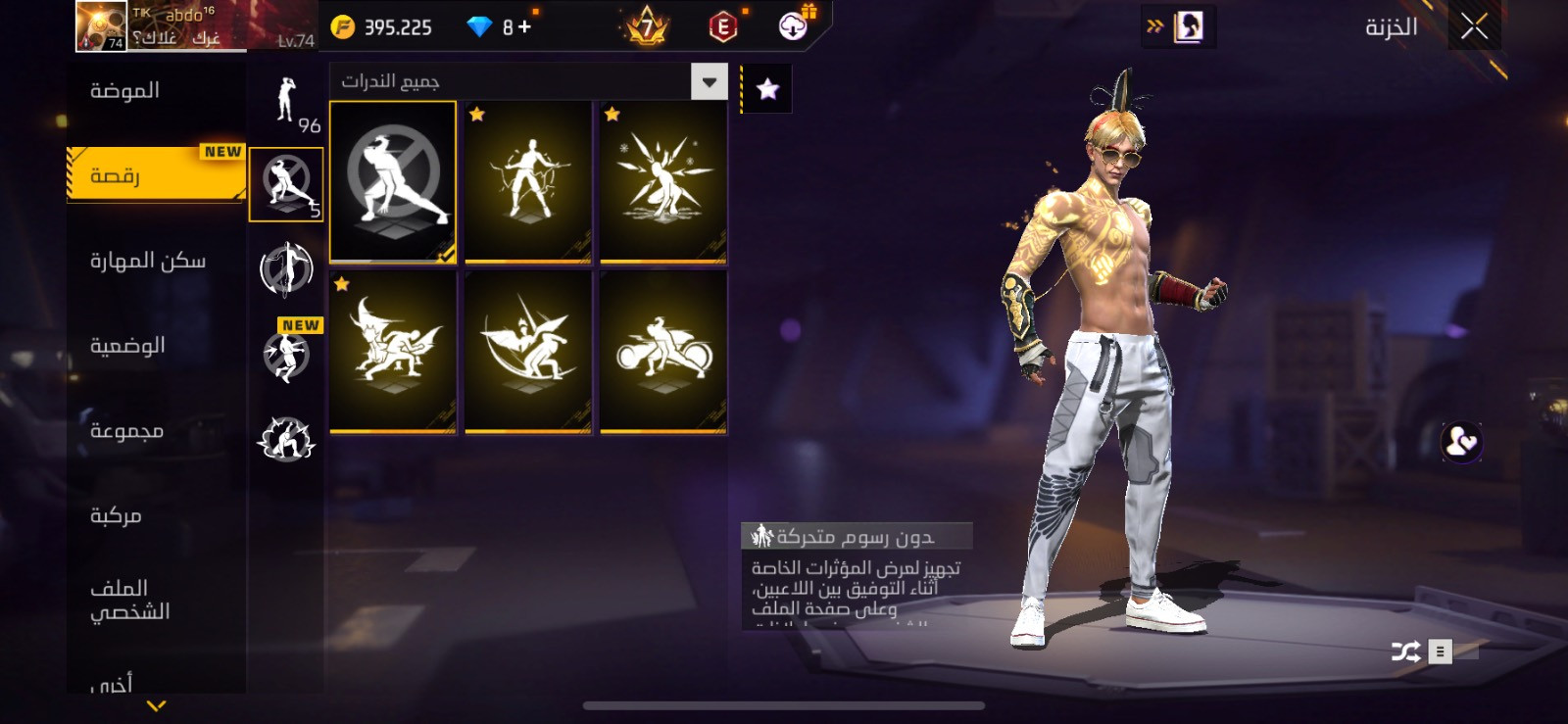Go to the مجموعة (collection) category
The image size is (1568, 724).
coord(126,431)
